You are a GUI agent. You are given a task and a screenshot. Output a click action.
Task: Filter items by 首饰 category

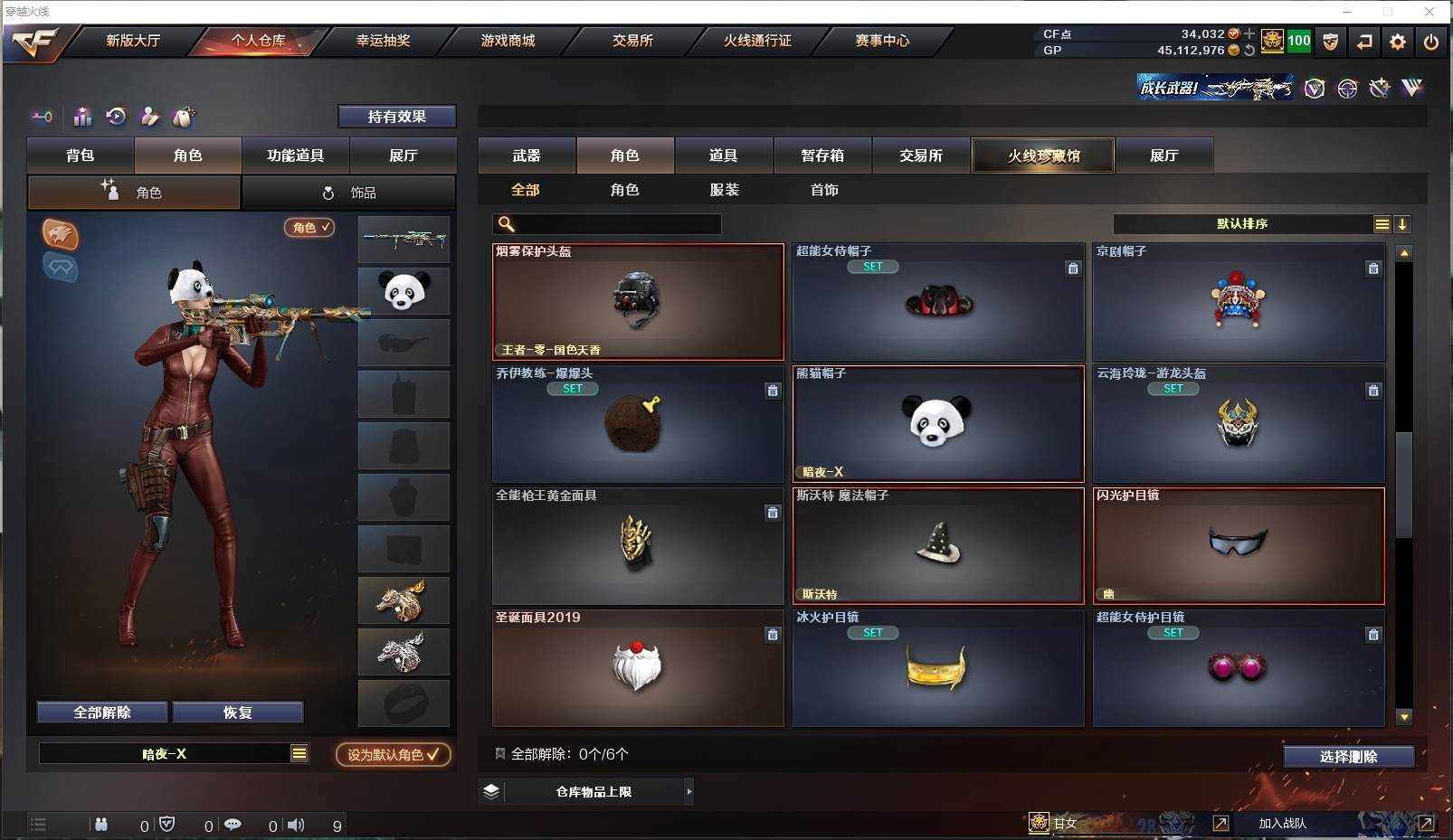pyautogui.click(x=824, y=190)
